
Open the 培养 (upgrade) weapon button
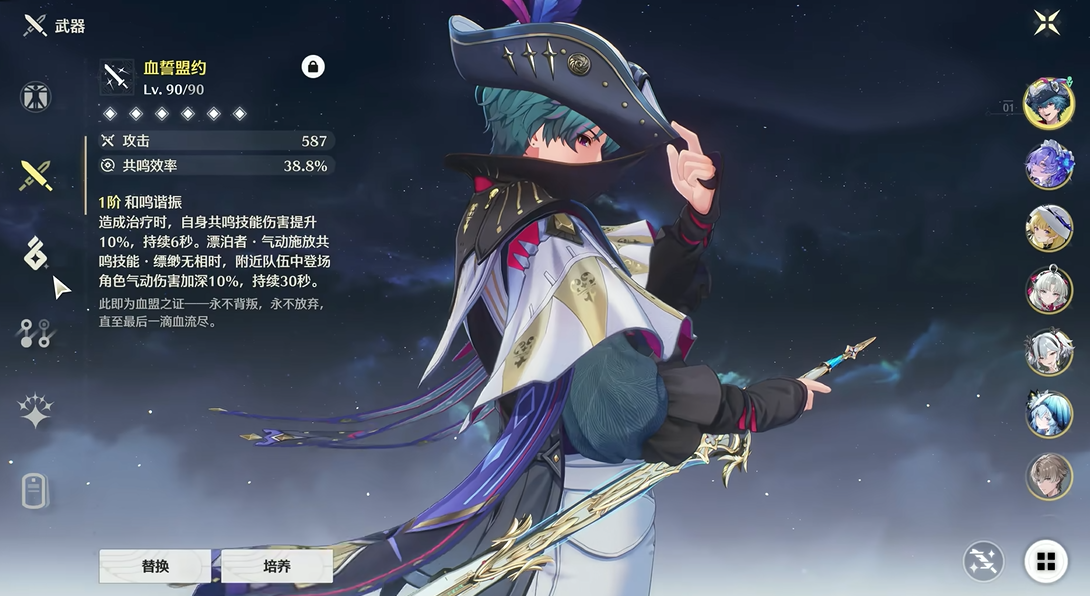[277, 566]
